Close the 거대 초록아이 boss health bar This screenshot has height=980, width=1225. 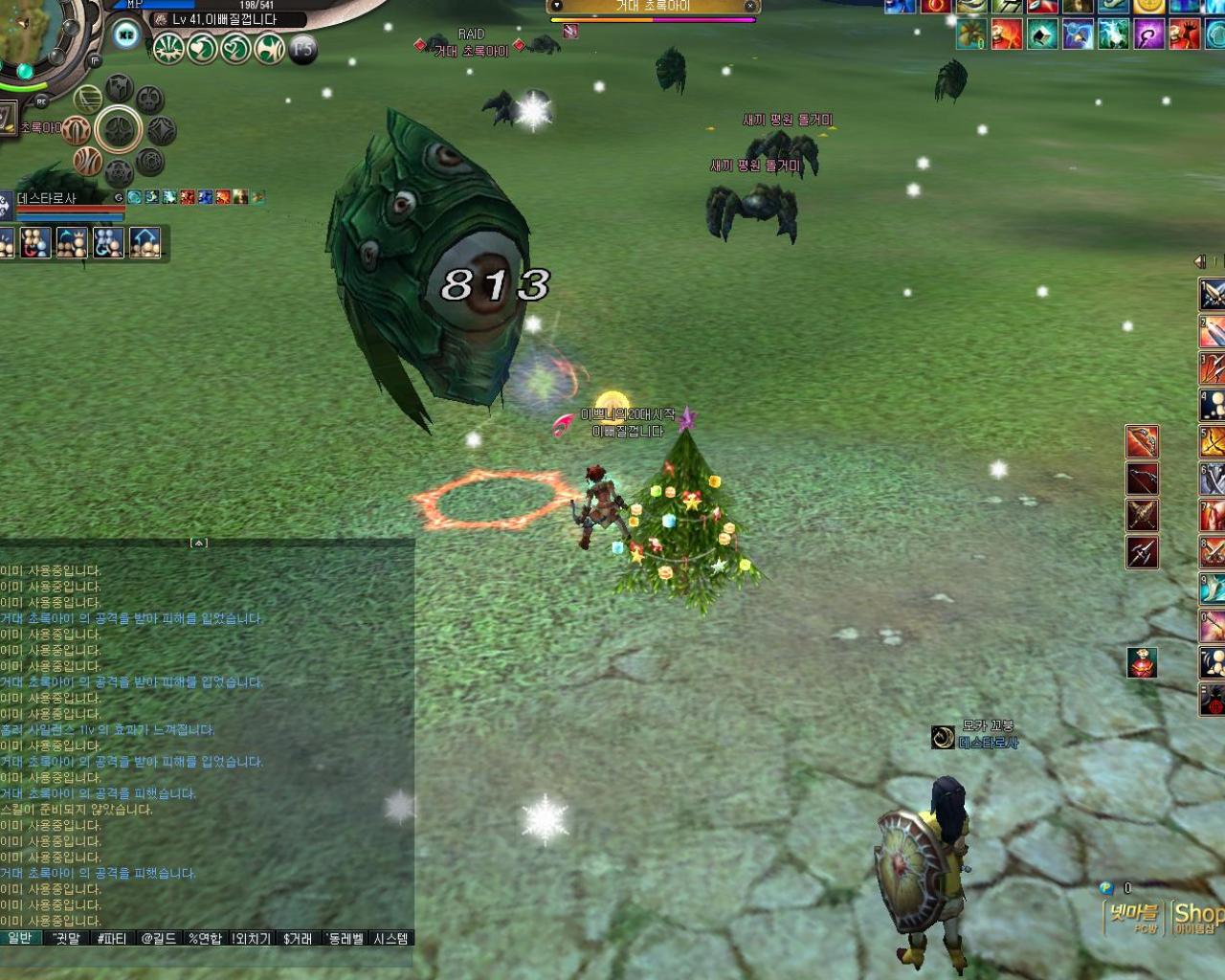click(750, 7)
